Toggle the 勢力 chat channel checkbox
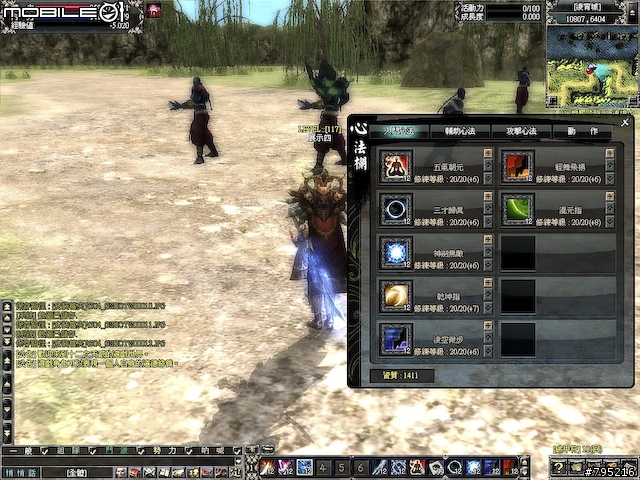The image size is (640, 480). [187, 451]
